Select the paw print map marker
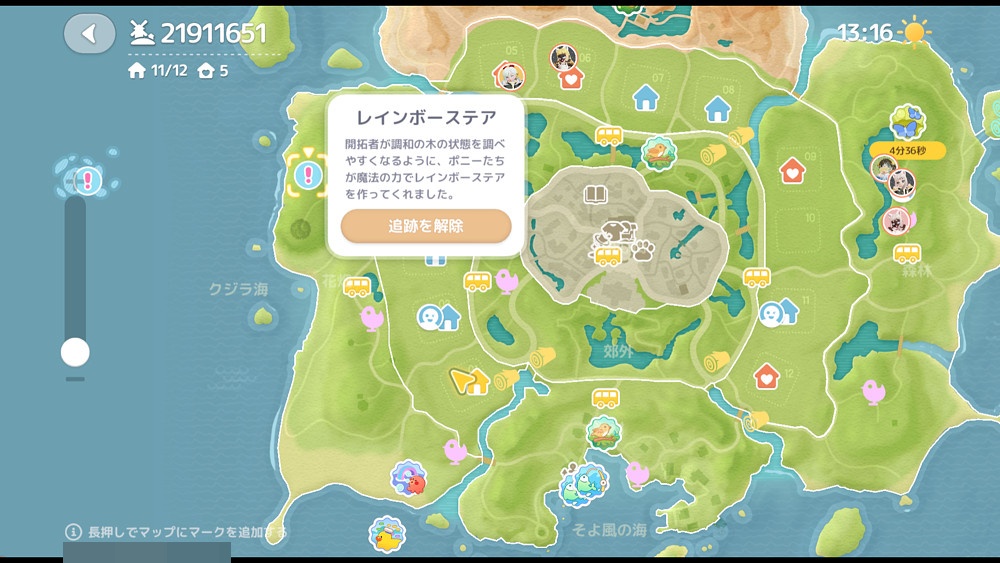 click(x=642, y=248)
